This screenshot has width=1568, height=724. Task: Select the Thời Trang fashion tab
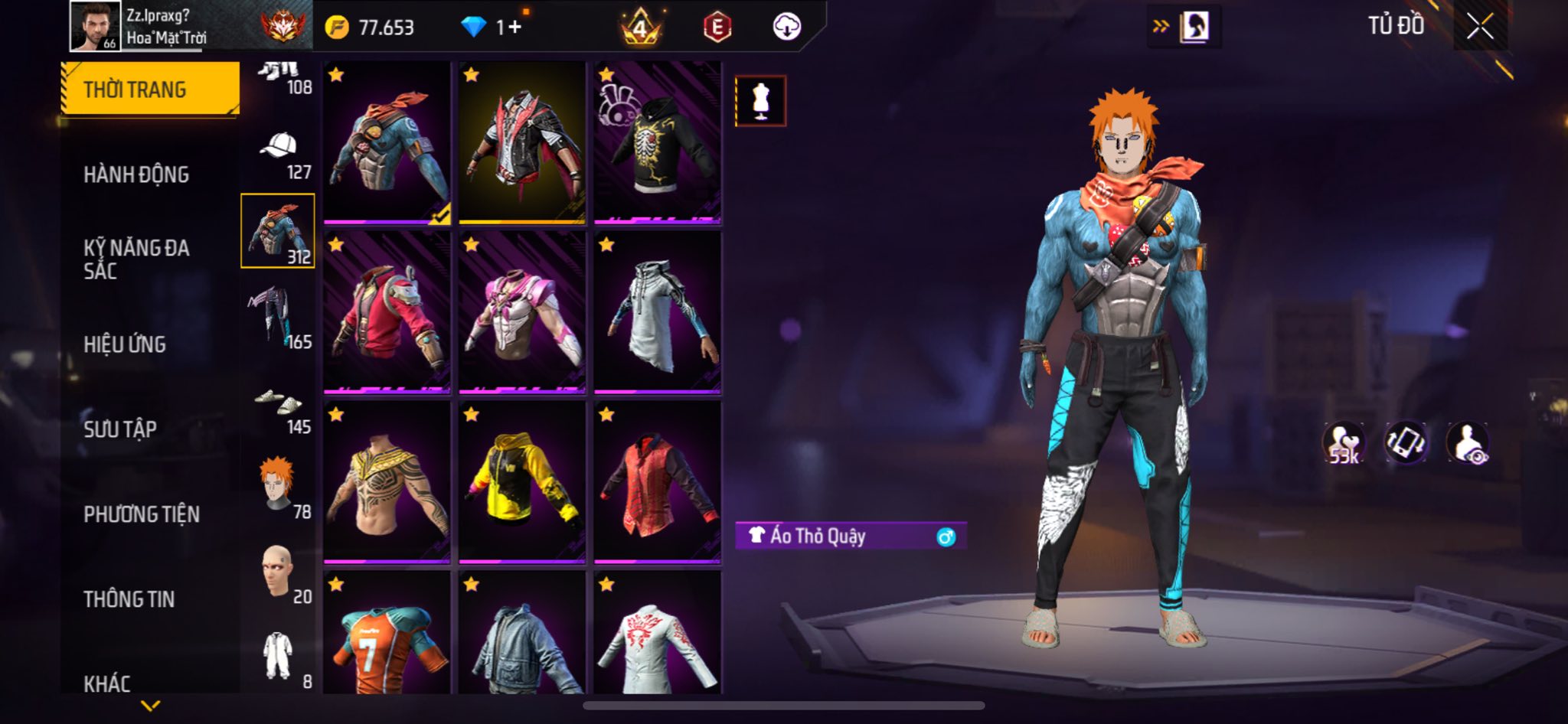[x=150, y=90]
